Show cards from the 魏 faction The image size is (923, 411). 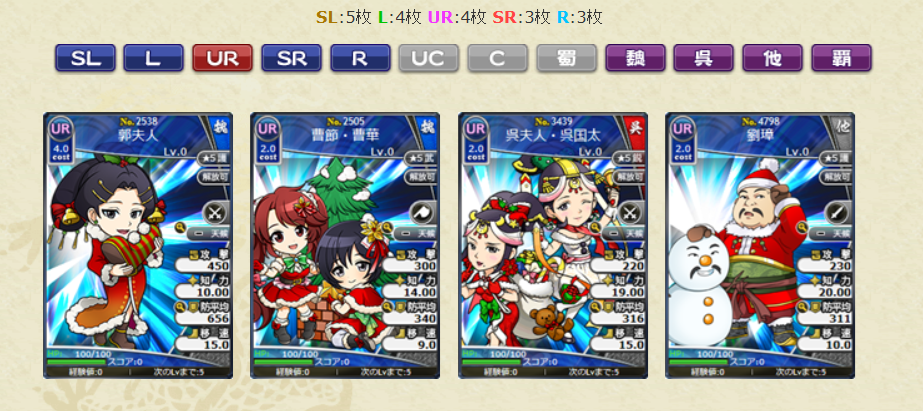point(635,58)
